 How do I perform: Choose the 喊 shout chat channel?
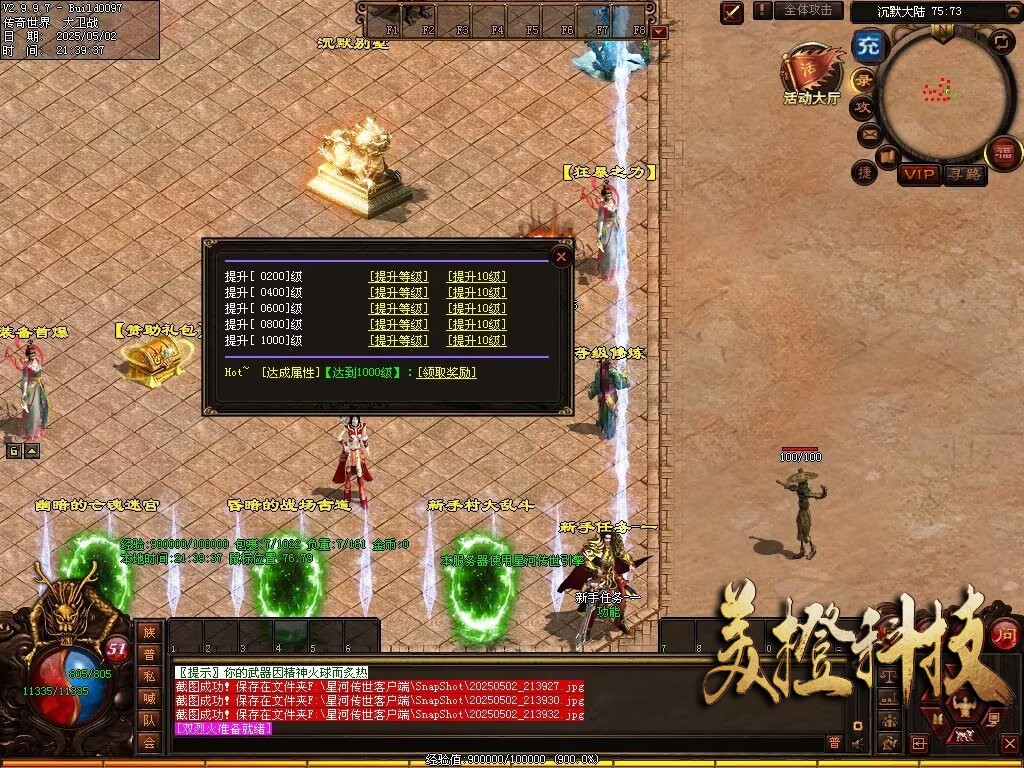tap(149, 698)
